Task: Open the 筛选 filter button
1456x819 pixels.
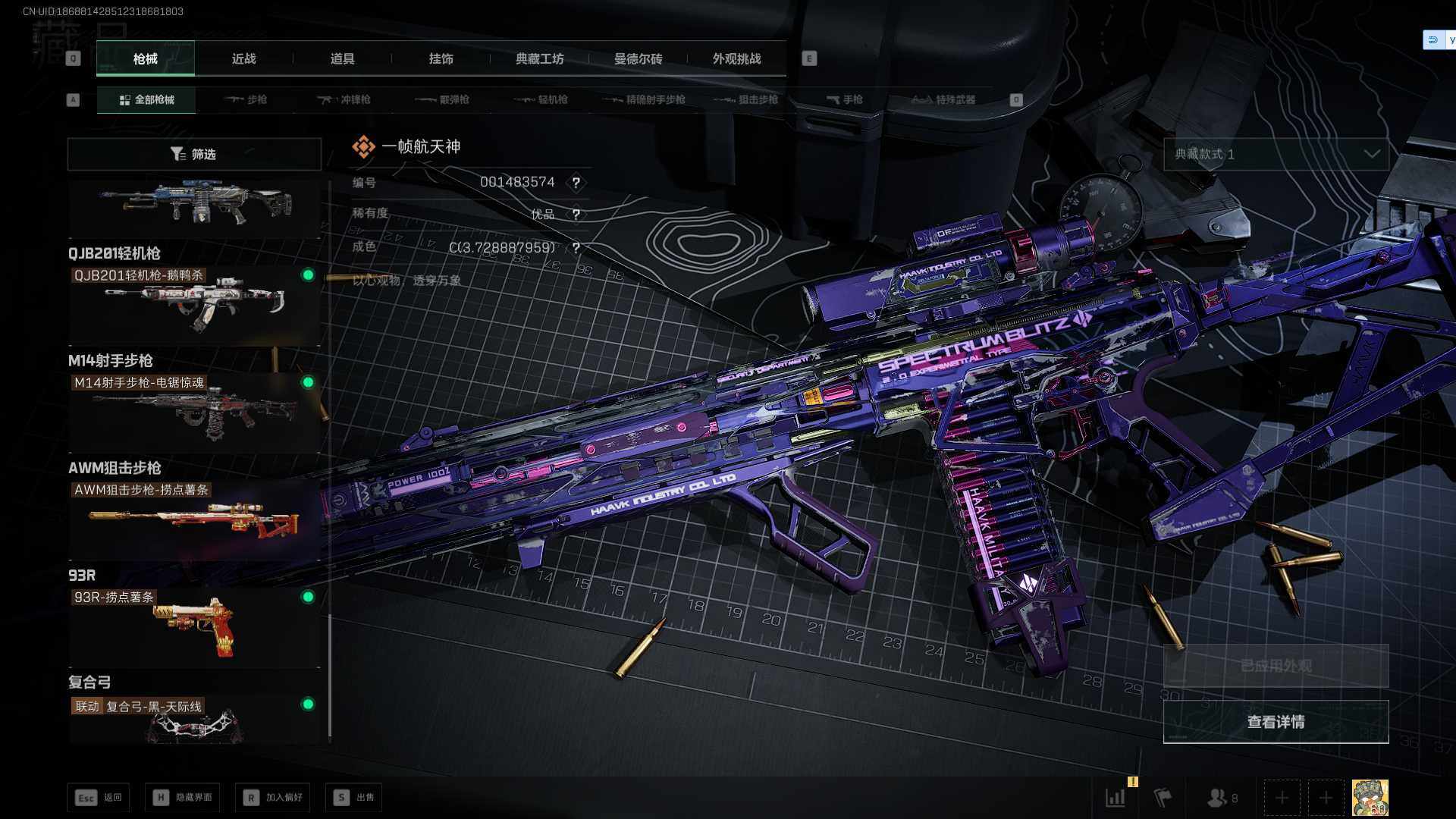Action: tap(194, 154)
